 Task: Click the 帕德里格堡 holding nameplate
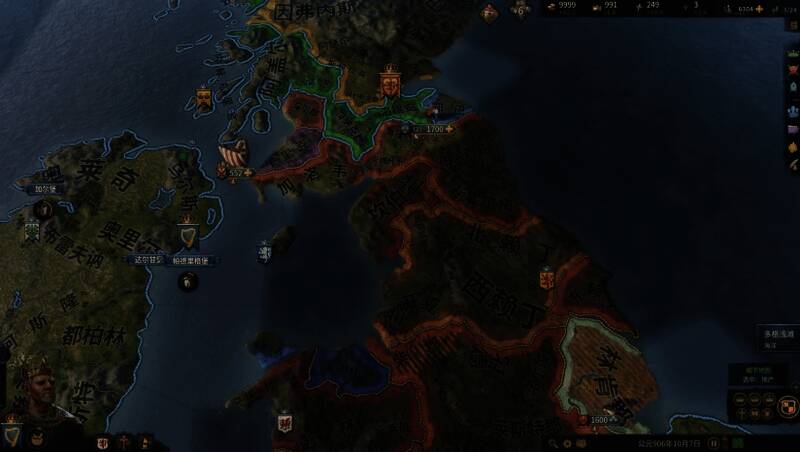[190, 260]
